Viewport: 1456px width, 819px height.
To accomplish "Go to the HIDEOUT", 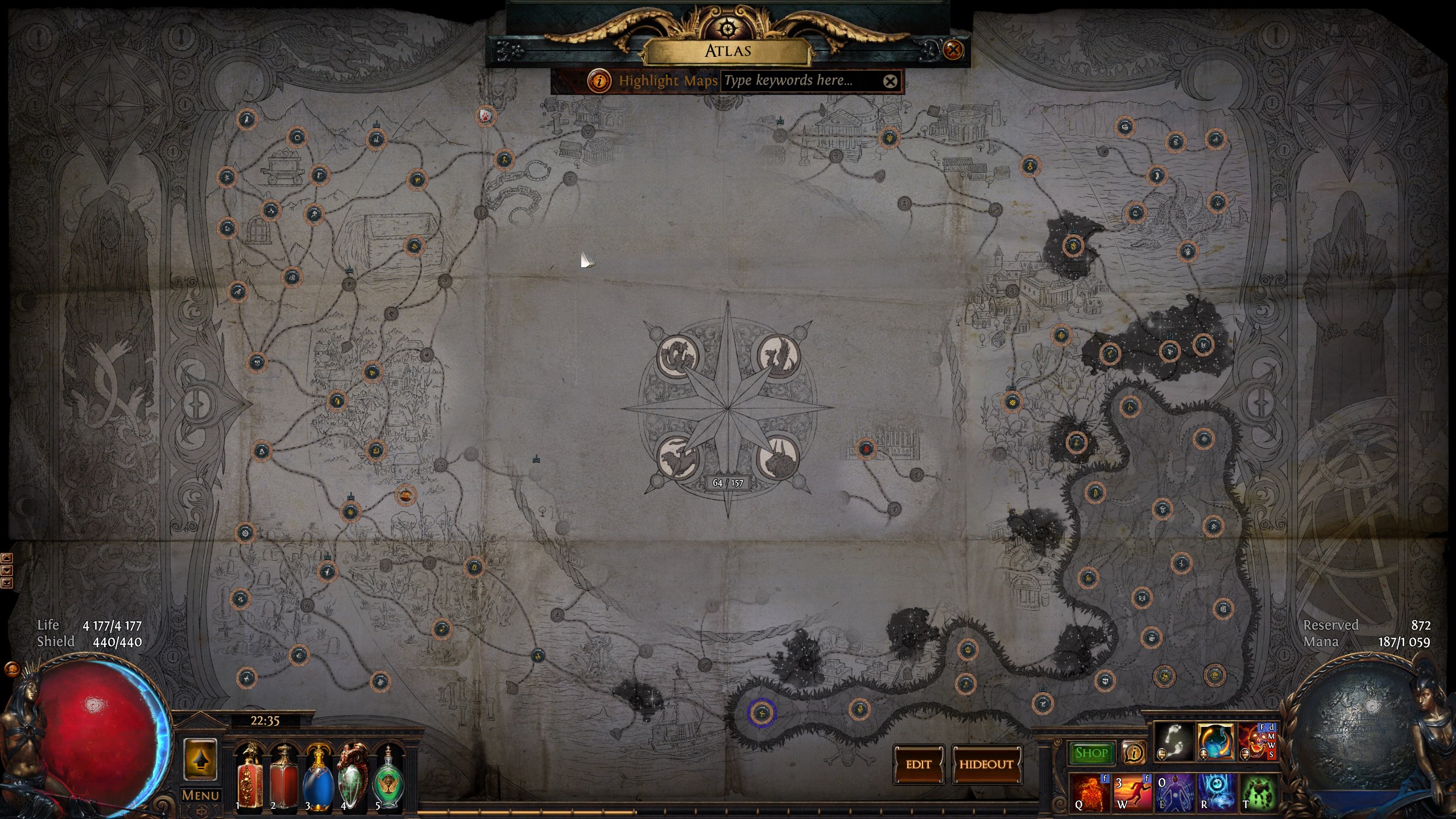I will 986,764.
